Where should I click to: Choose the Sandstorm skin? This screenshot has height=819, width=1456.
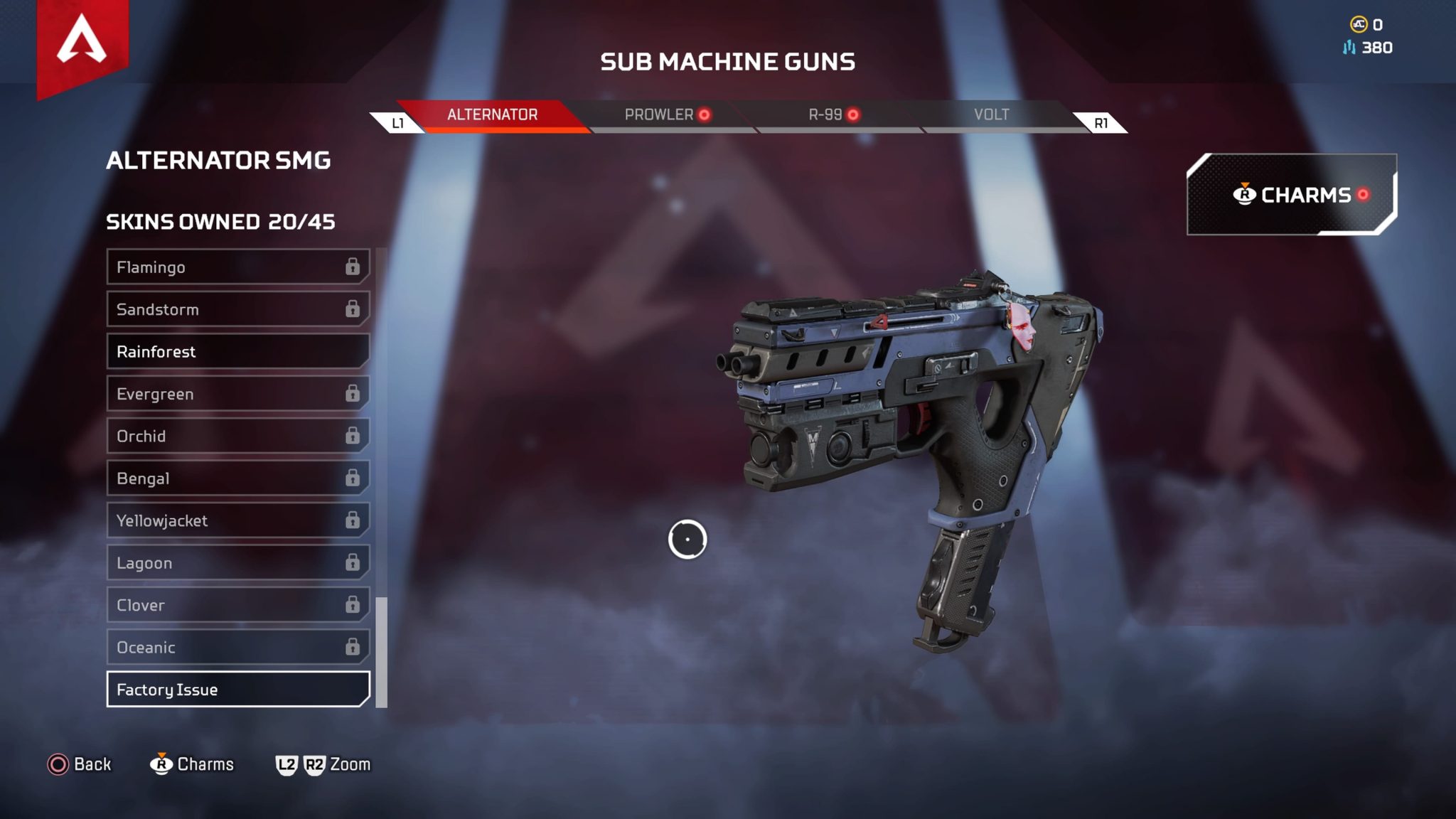click(x=237, y=309)
